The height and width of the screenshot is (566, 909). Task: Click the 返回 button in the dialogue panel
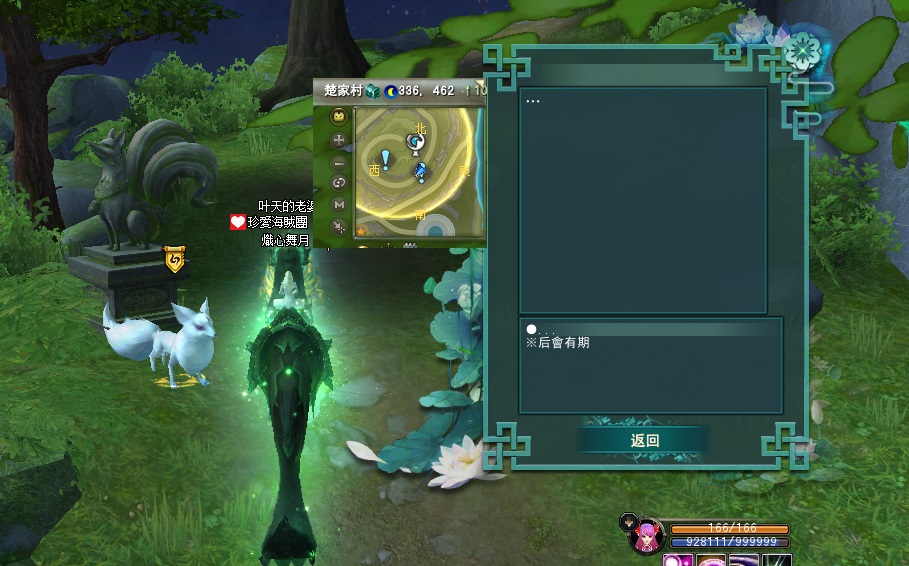tap(645, 440)
